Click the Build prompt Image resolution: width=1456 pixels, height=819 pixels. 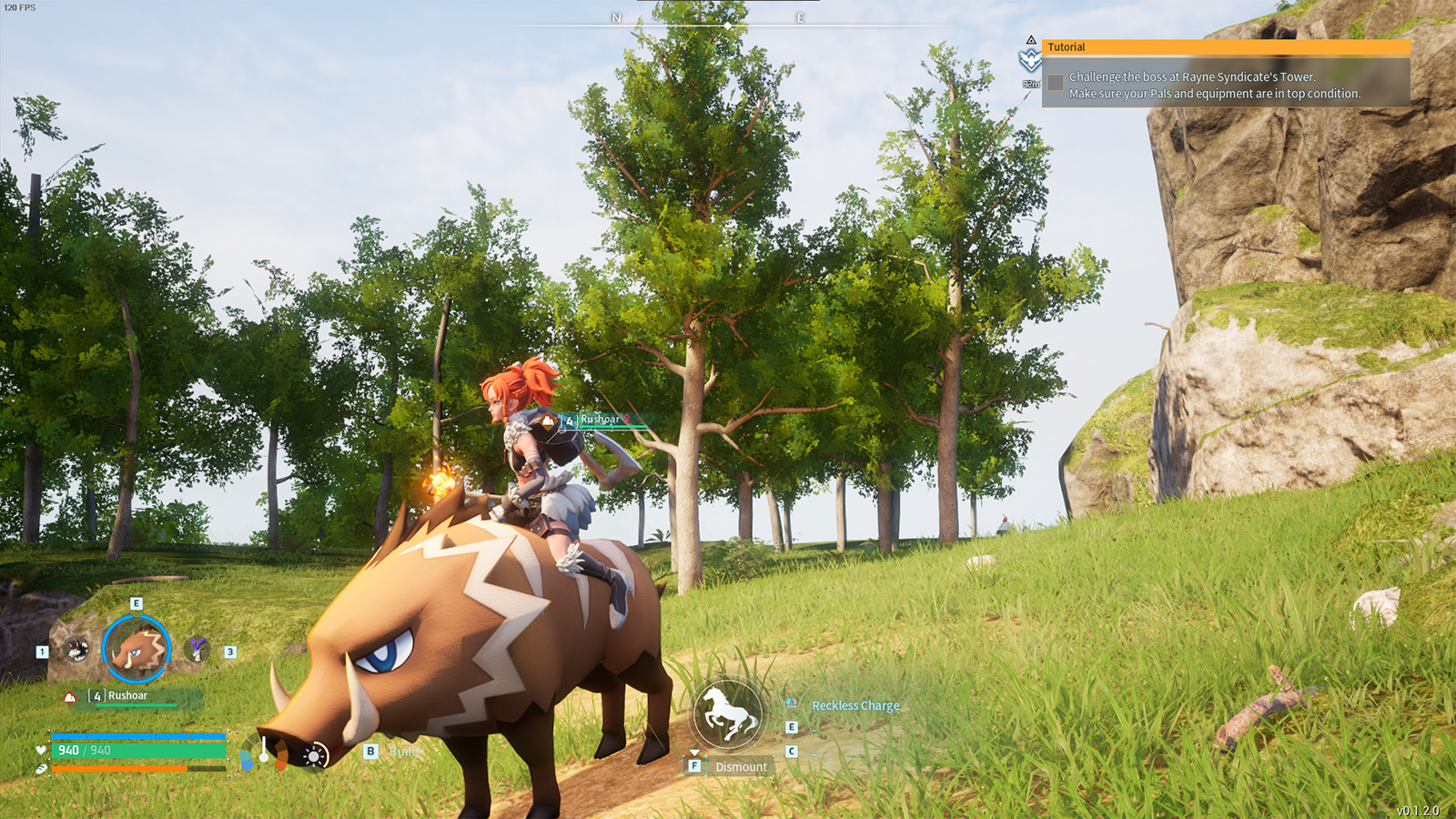pyautogui.click(x=405, y=753)
